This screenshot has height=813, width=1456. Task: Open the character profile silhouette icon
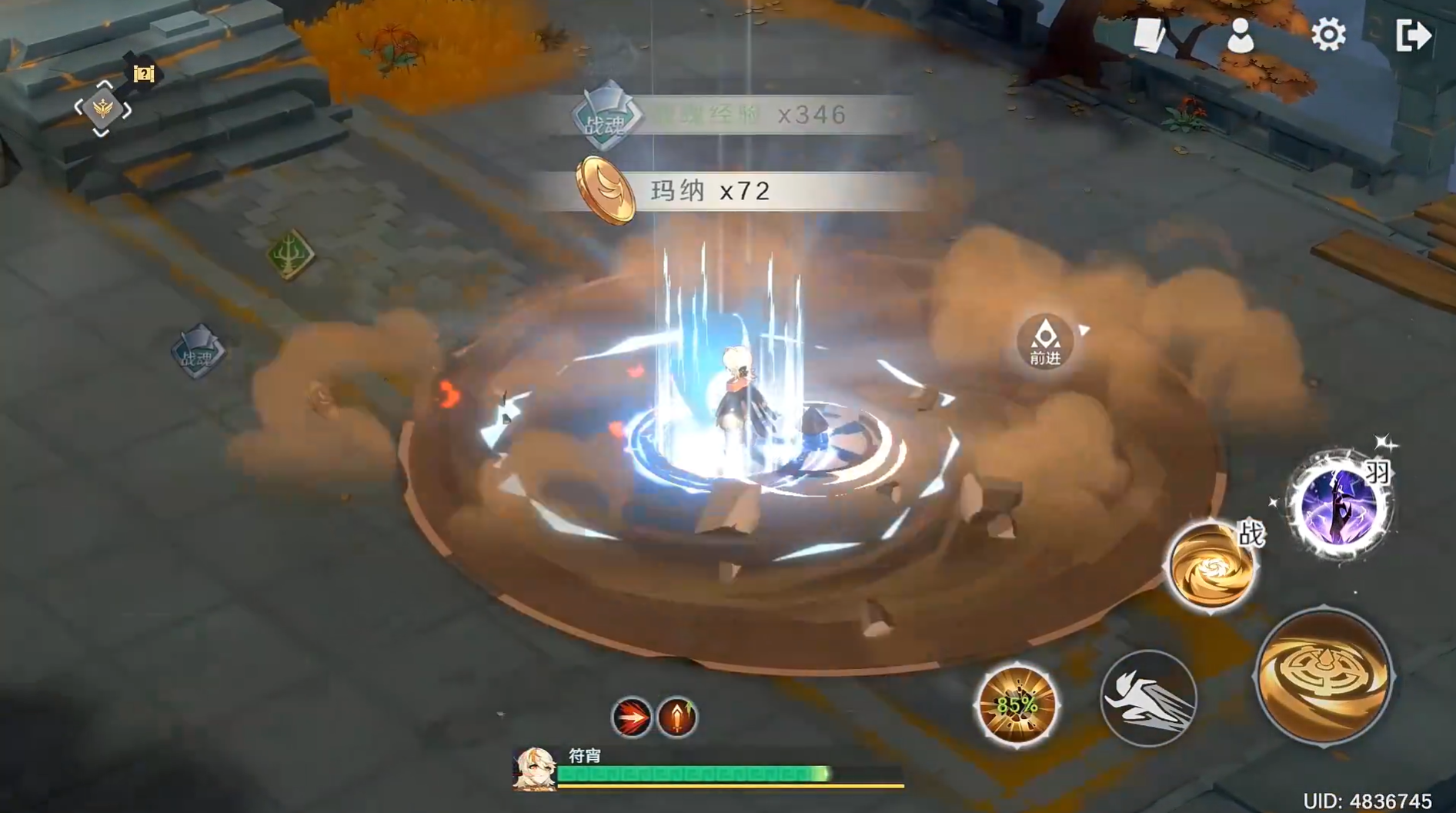tap(1240, 36)
